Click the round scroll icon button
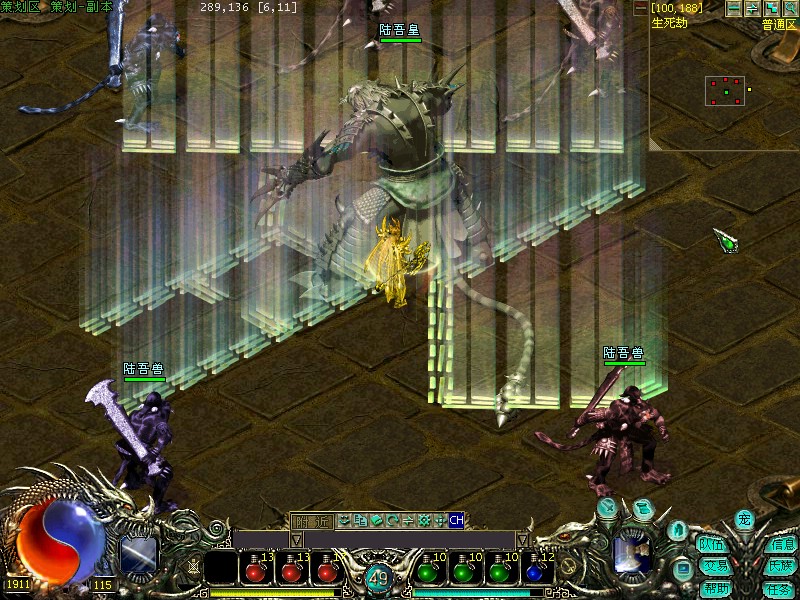 [644, 510]
